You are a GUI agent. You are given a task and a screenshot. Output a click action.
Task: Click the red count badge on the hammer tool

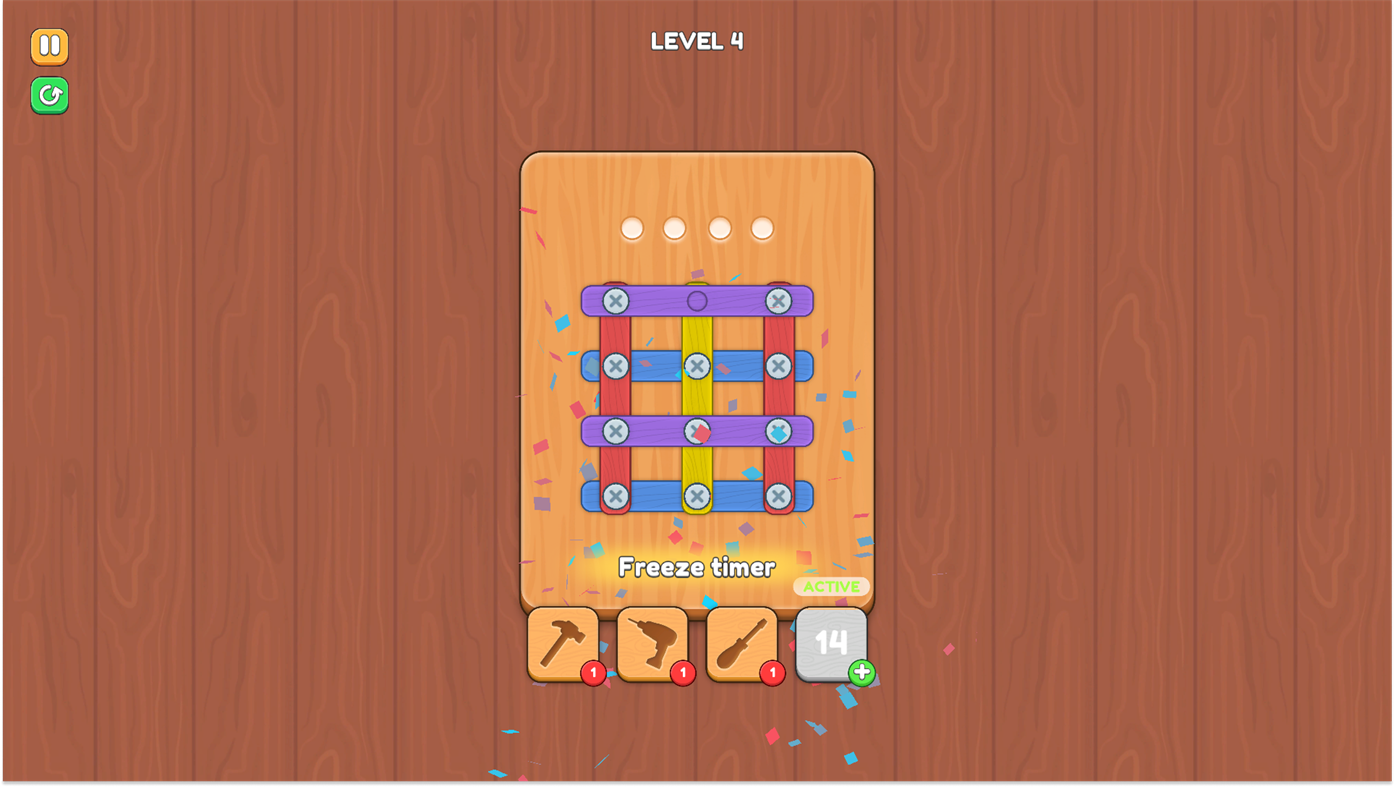click(592, 672)
